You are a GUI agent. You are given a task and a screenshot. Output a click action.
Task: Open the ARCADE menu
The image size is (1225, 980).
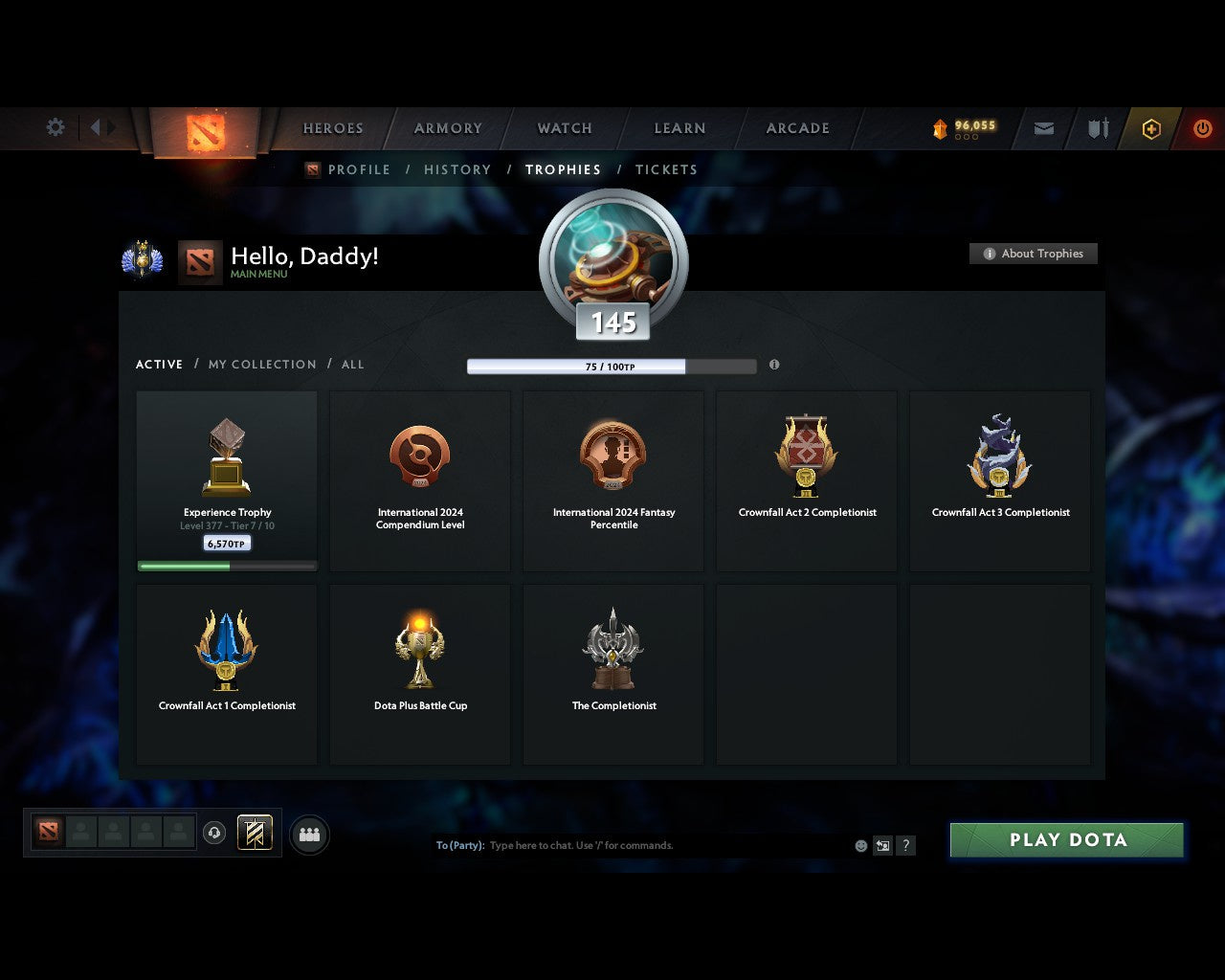[797, 128]
